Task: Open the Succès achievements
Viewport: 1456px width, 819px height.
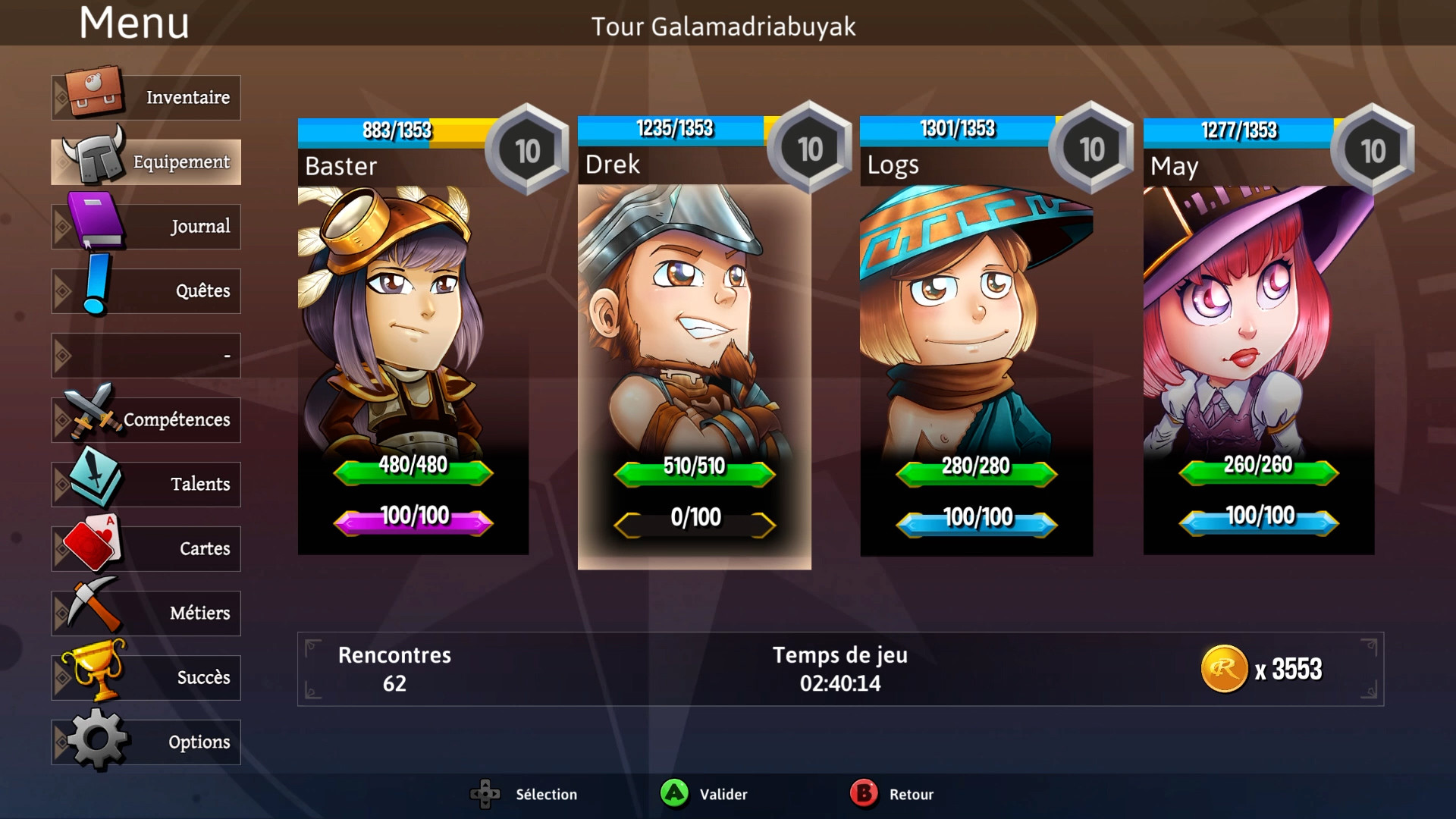Action: point(146,678)
